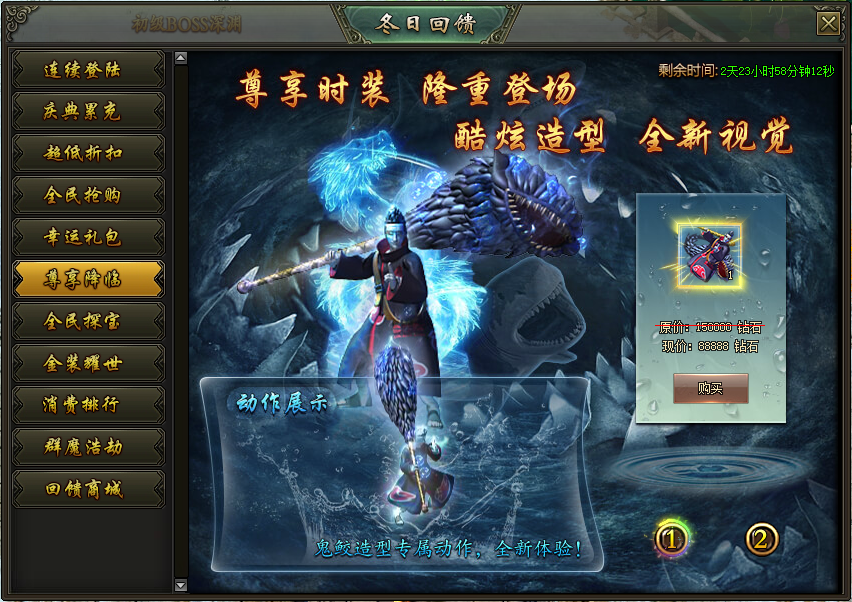Switch to the 庆典累充 tab
The image size is (852, 602).
[88, 112]
